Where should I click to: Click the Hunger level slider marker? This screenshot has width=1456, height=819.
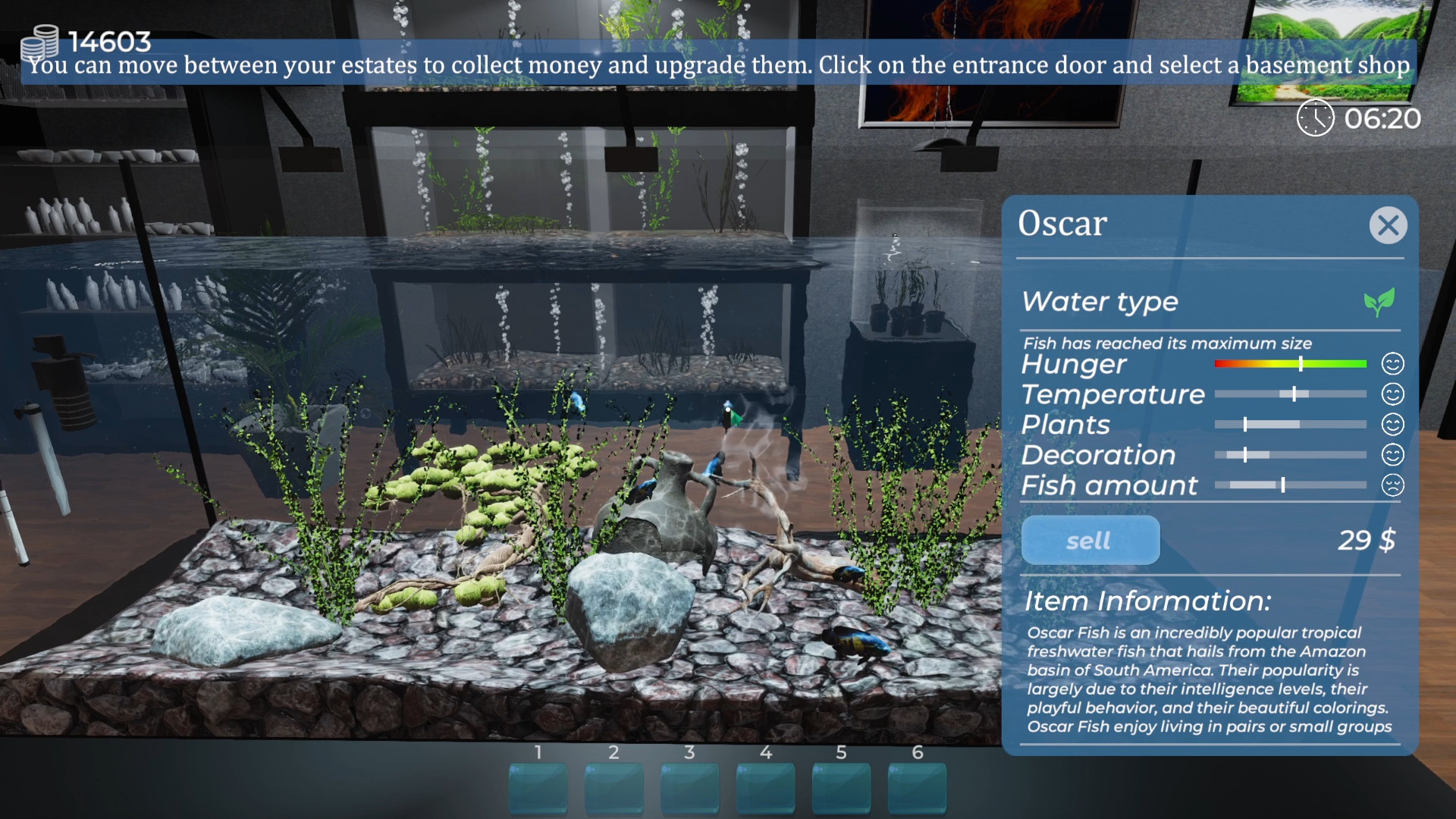click(x=1300, y=364)
